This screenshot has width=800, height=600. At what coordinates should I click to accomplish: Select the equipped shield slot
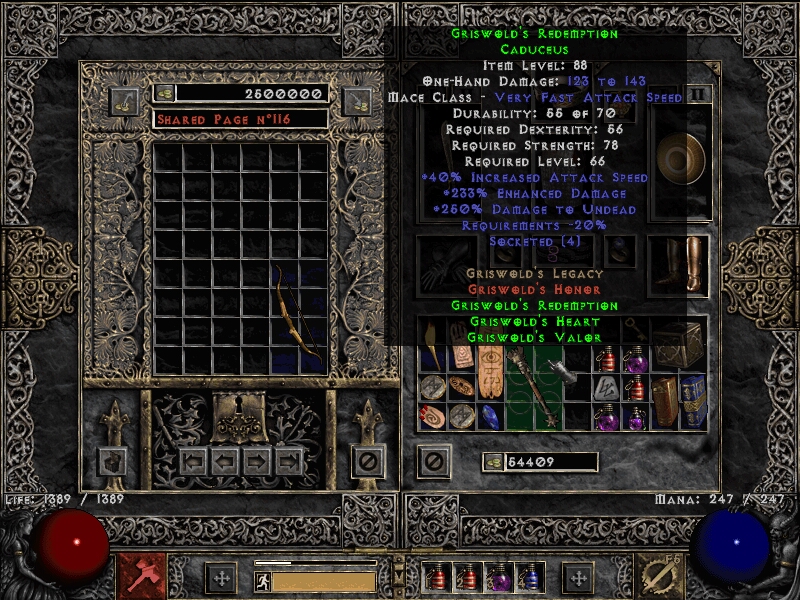(678, 155)
